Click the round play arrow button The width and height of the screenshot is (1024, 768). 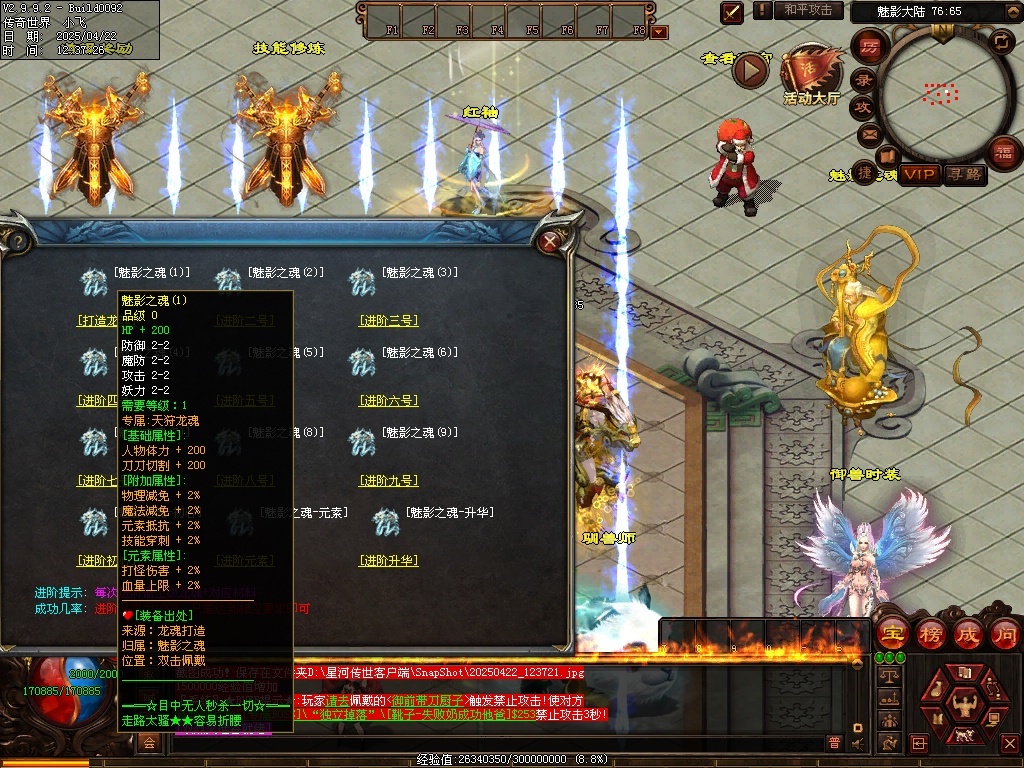[750, 70]
